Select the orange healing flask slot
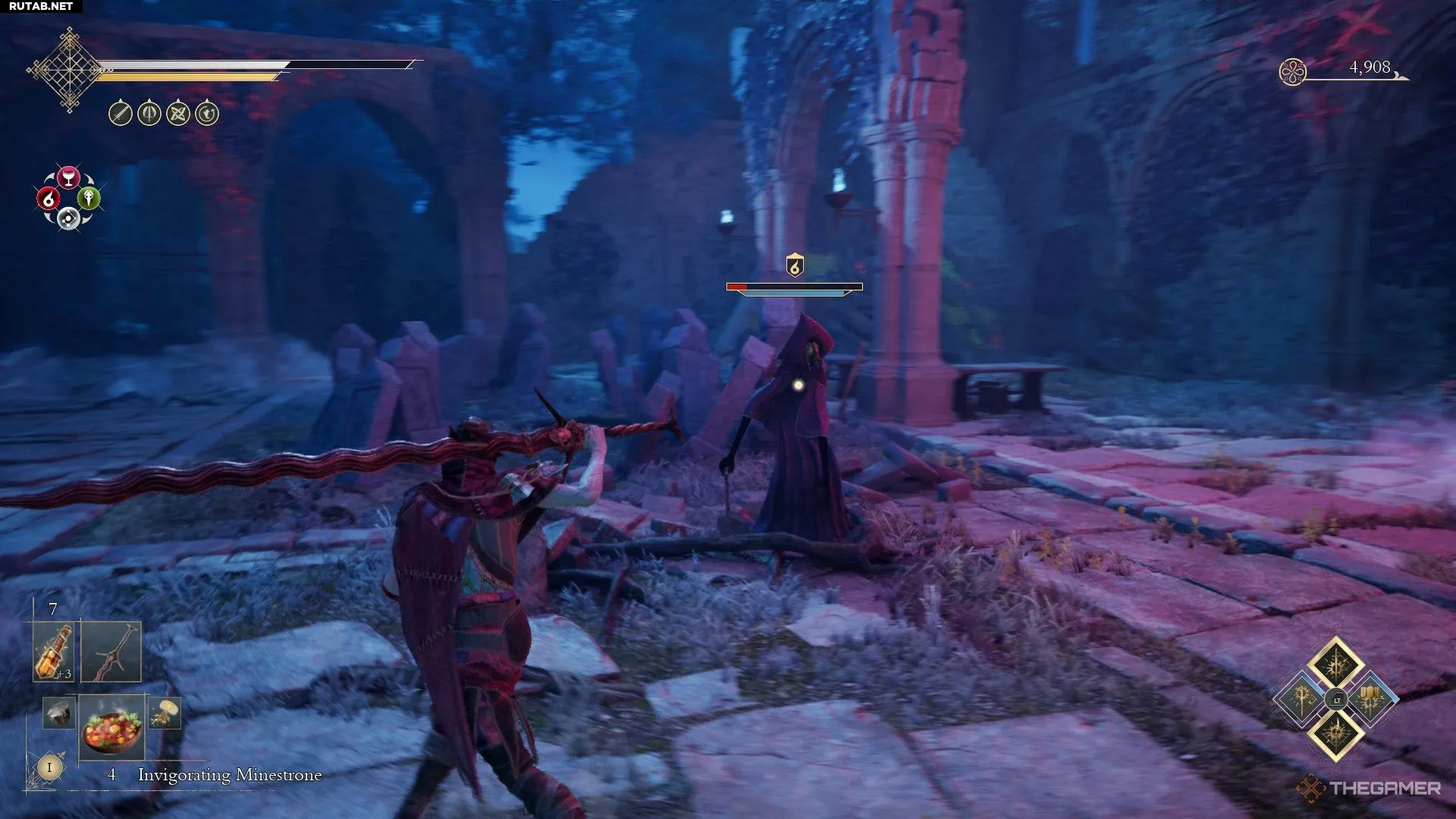 (54, 652)
